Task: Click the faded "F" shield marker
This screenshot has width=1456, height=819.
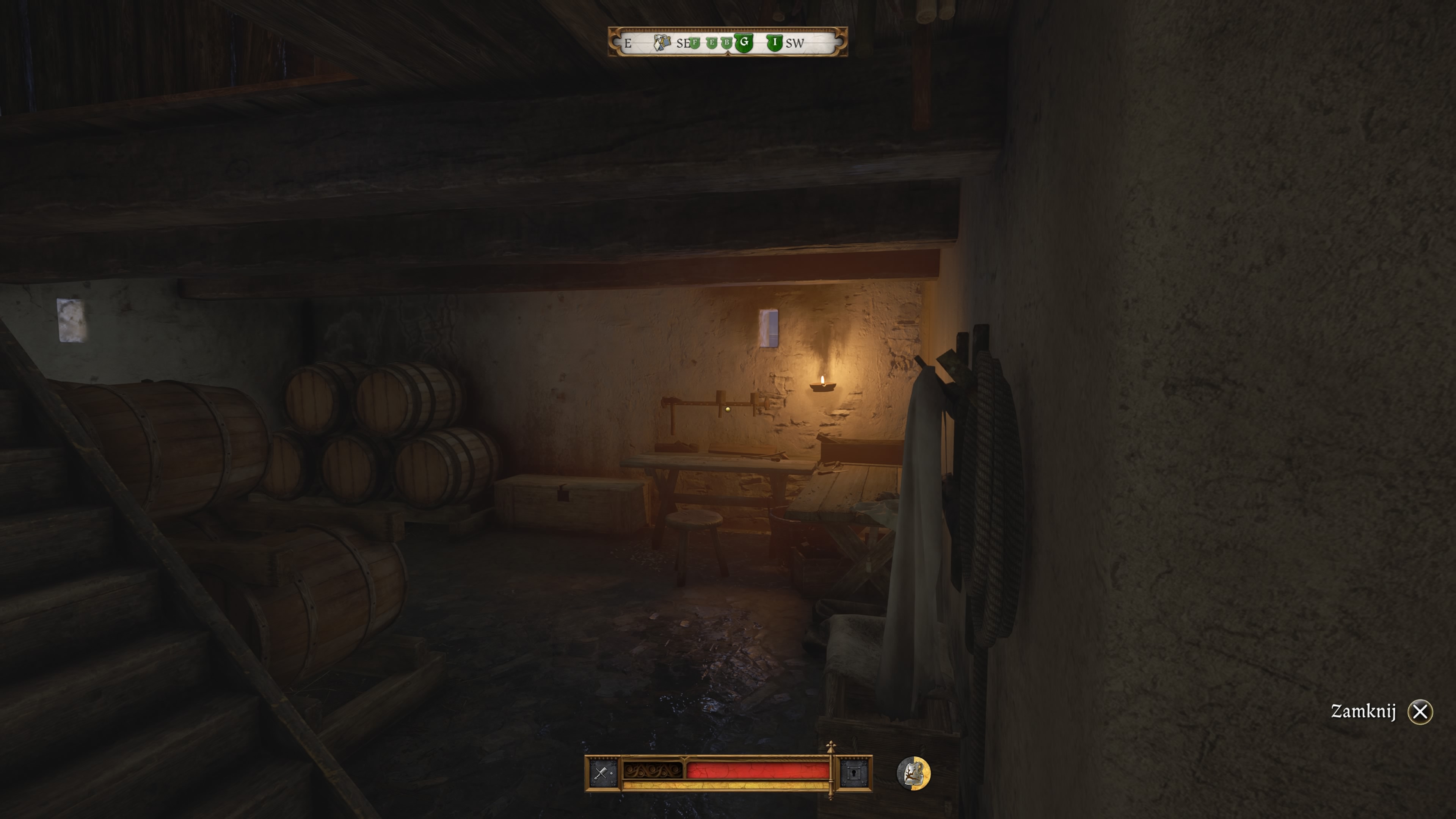Action: click(695, 43)
